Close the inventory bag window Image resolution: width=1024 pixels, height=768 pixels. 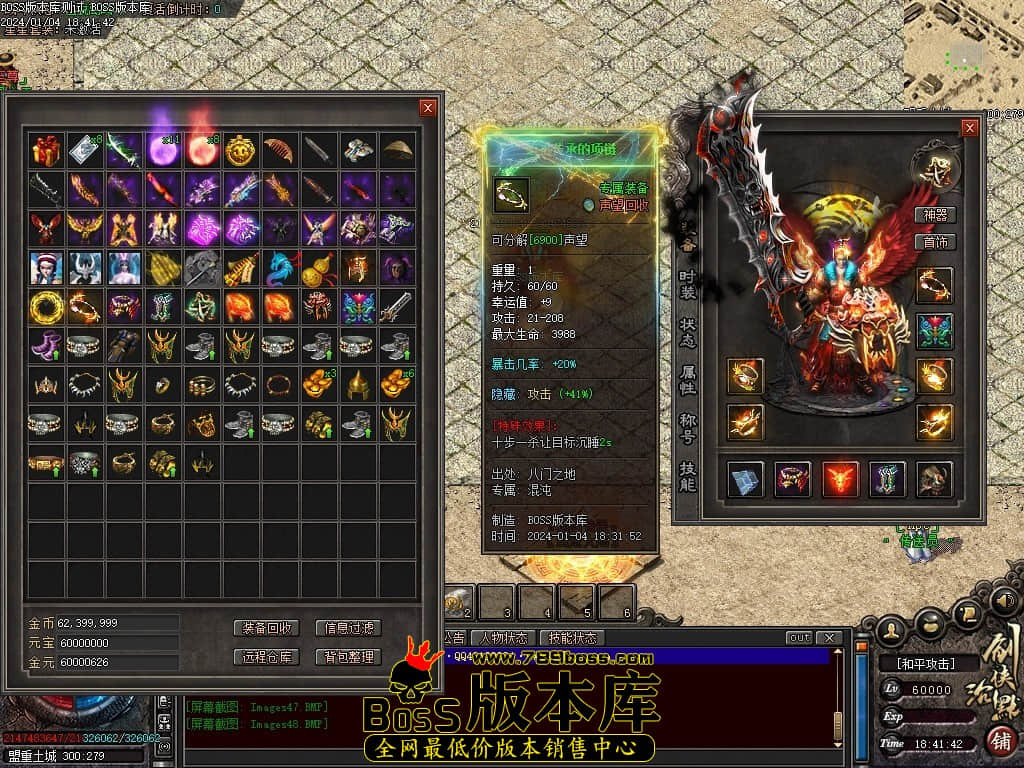point(428,108)
